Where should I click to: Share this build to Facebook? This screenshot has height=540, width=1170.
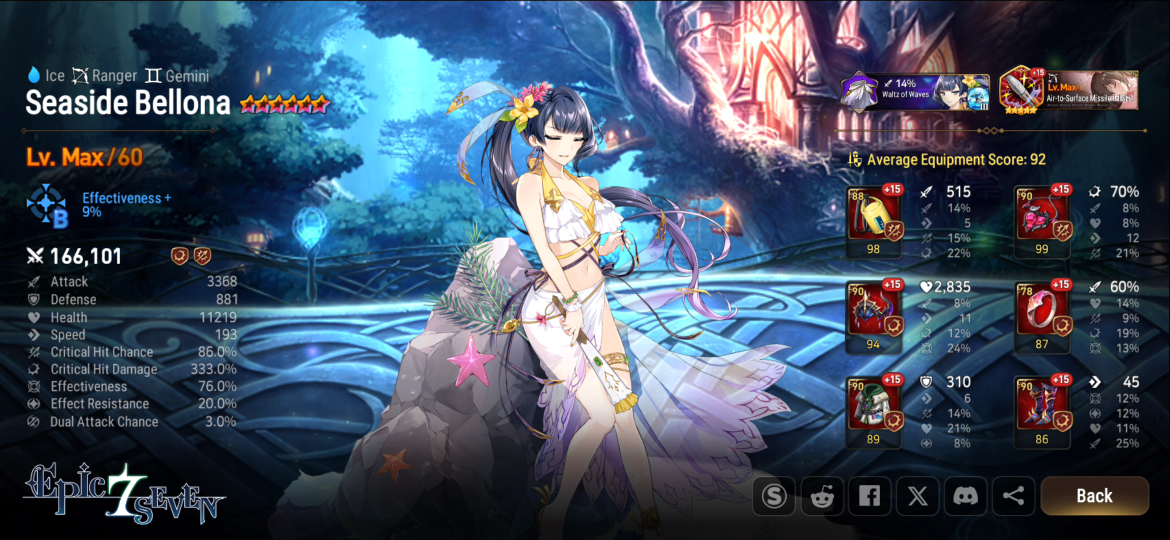870,495
